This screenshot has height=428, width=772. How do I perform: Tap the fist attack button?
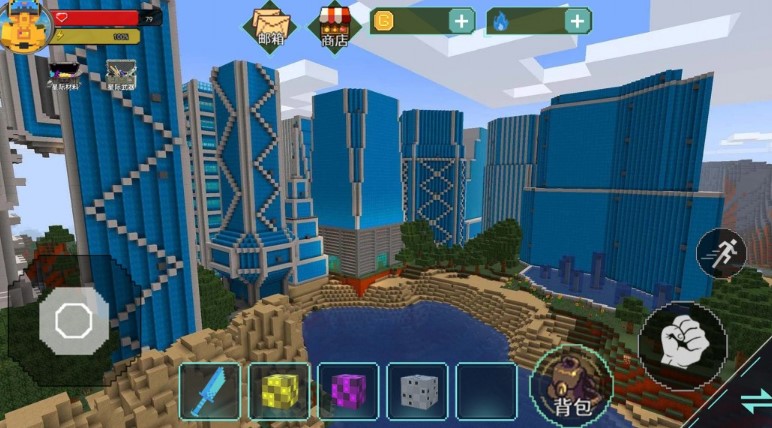(x=682, y=345)
